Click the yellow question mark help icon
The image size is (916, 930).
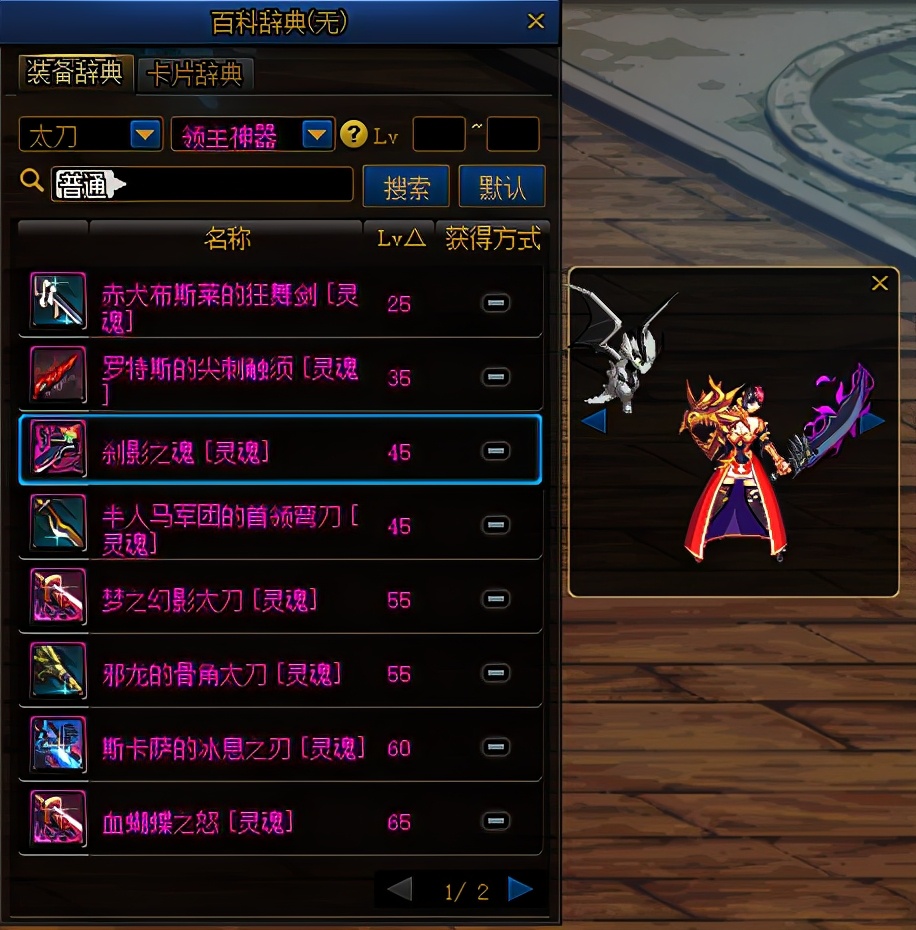coord(353,134)
